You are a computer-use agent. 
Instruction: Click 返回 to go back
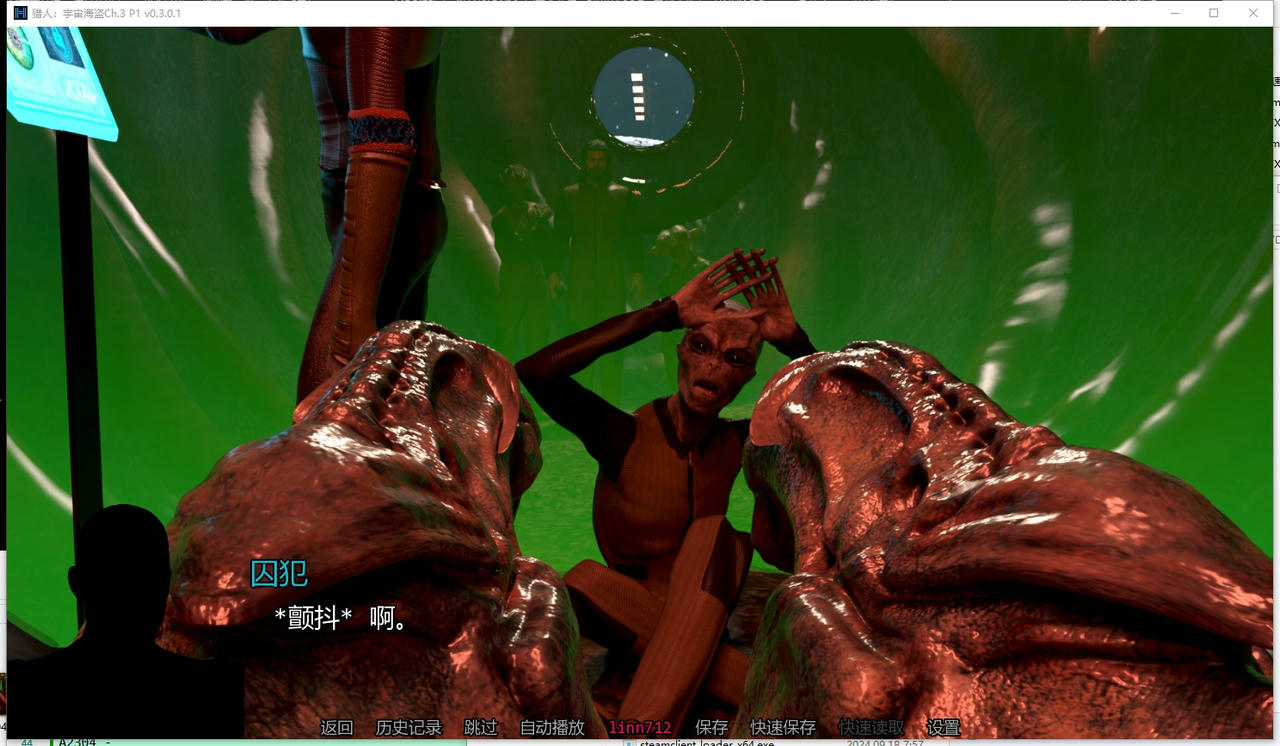(x=336, y=728)
